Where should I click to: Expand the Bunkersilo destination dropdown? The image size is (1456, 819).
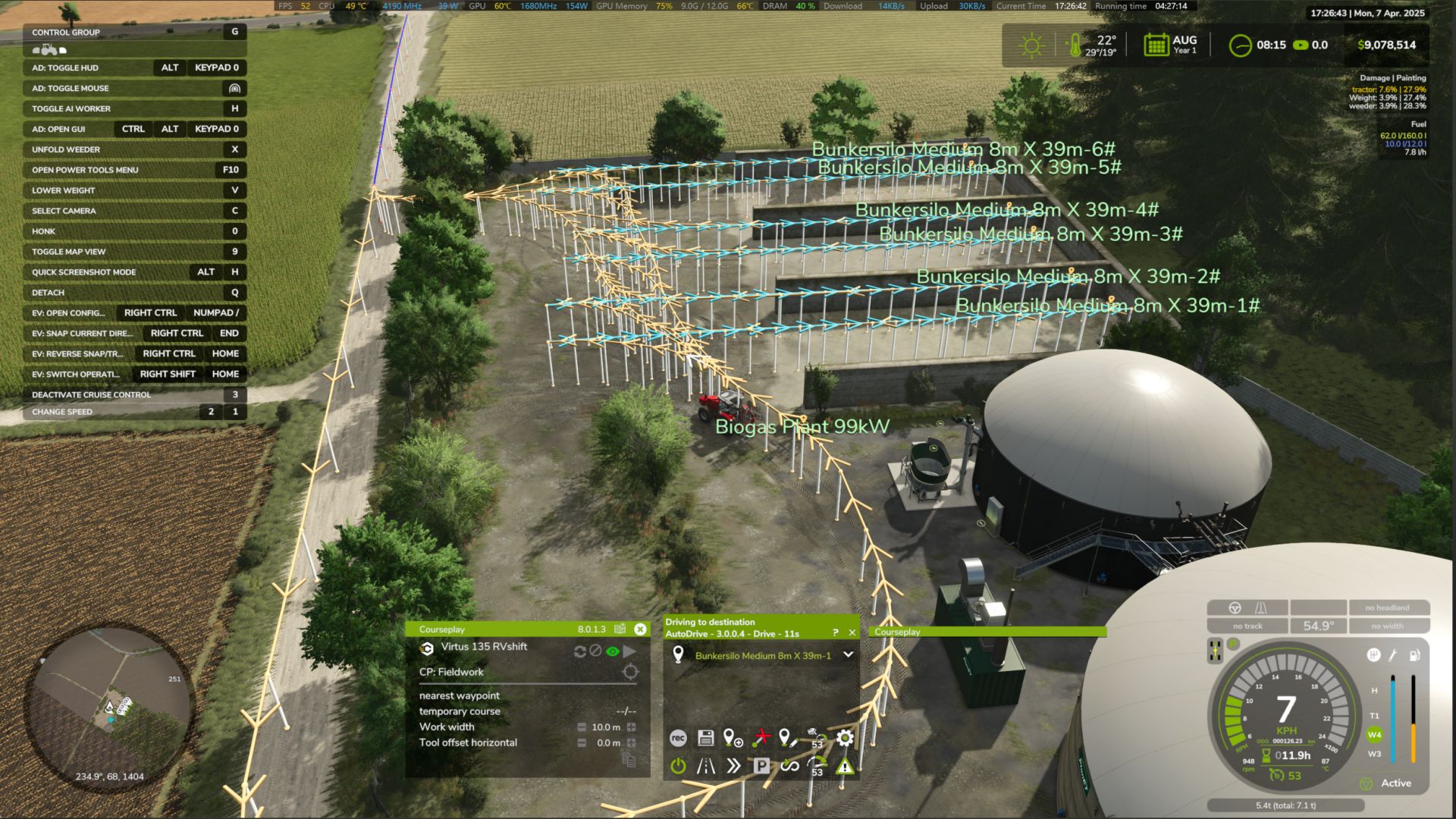(x=848, y=655)
